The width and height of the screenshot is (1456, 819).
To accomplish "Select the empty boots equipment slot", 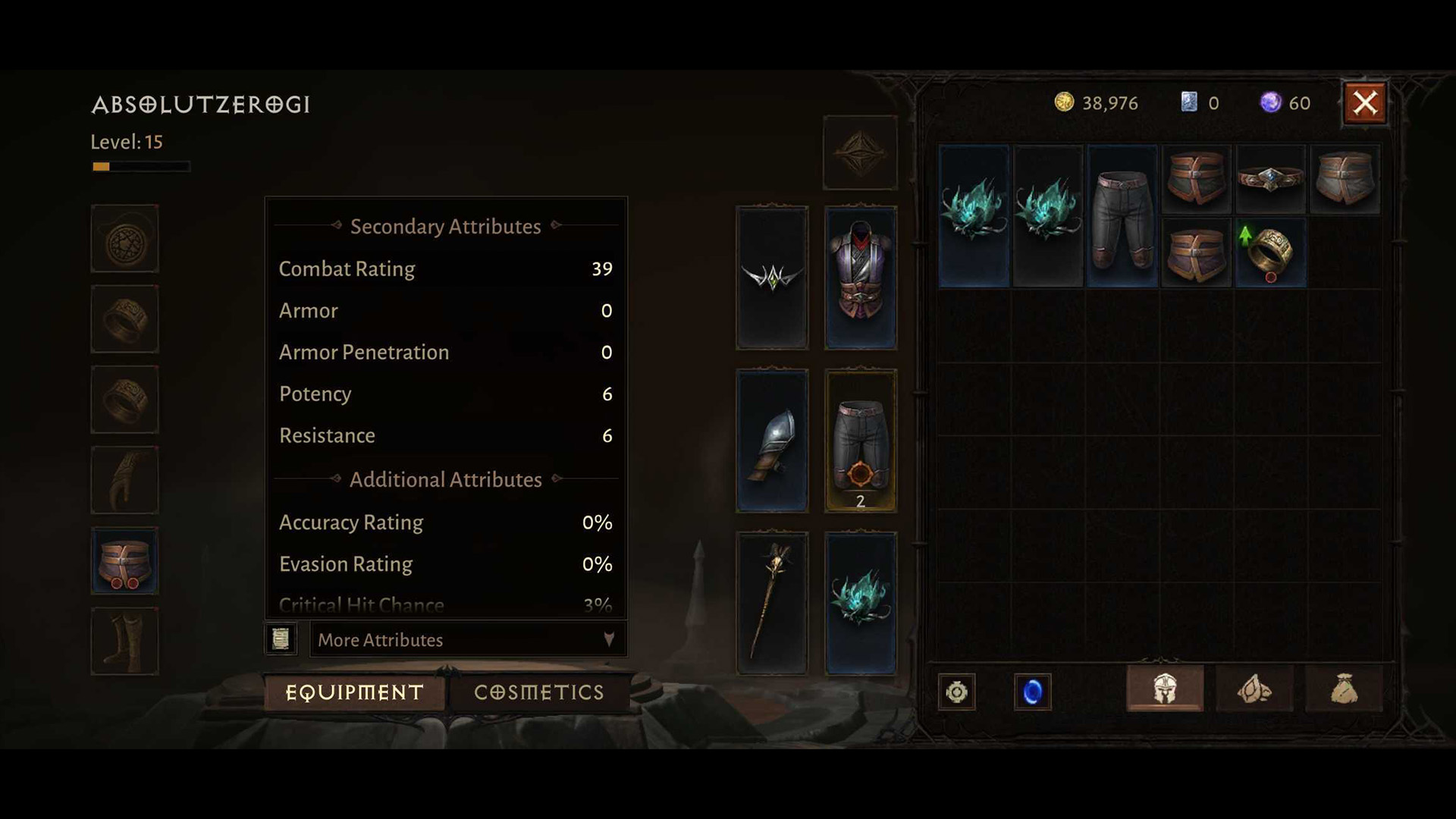I will [x=125, y=642].
